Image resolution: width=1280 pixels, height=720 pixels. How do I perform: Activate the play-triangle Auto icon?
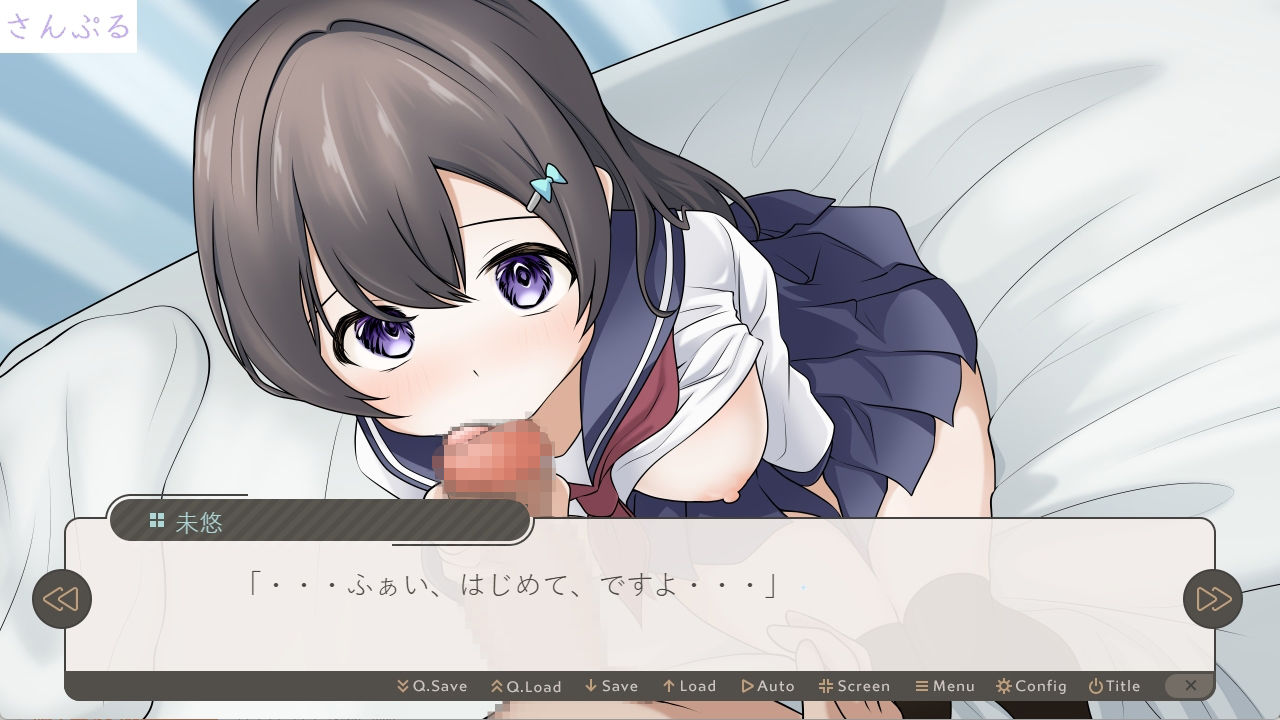747,686
